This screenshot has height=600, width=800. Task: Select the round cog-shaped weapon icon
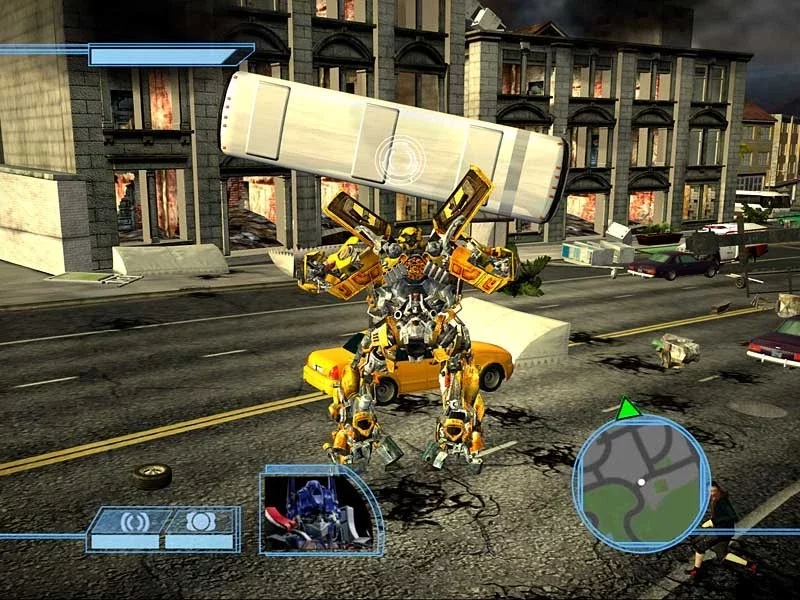[201, 521]
